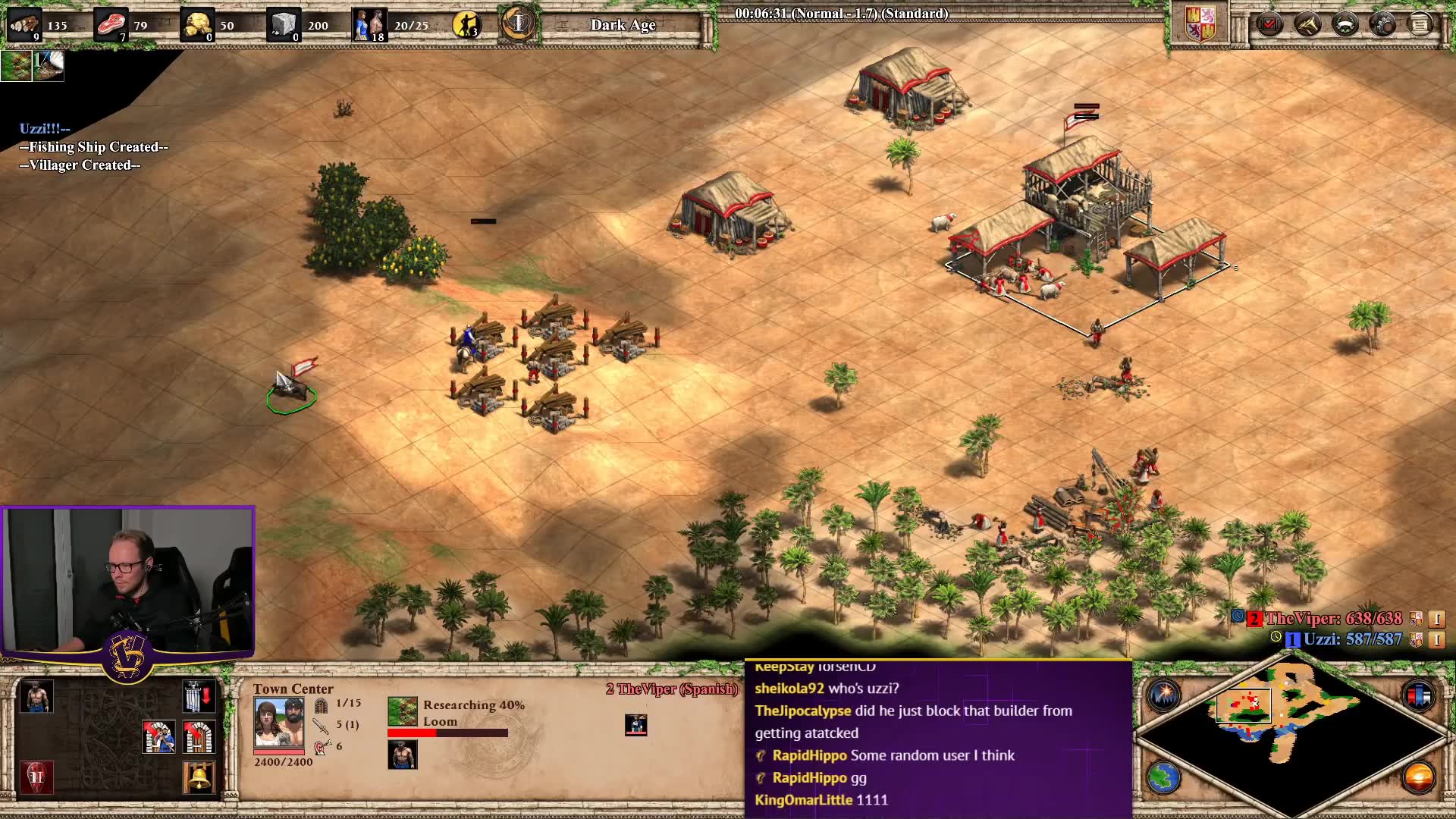
Task: Ring the Town Bell
Action: point(199,778)
